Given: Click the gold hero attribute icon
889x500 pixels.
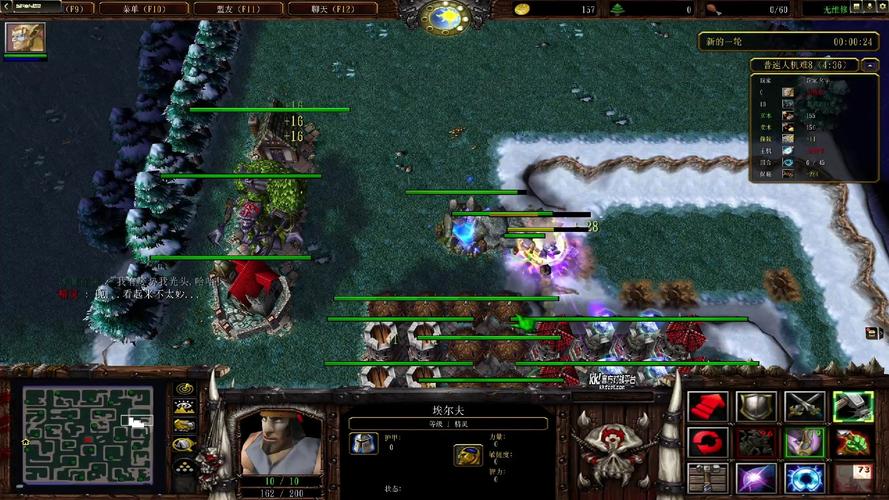Looking at the screenshot, I should click(467, 456).
